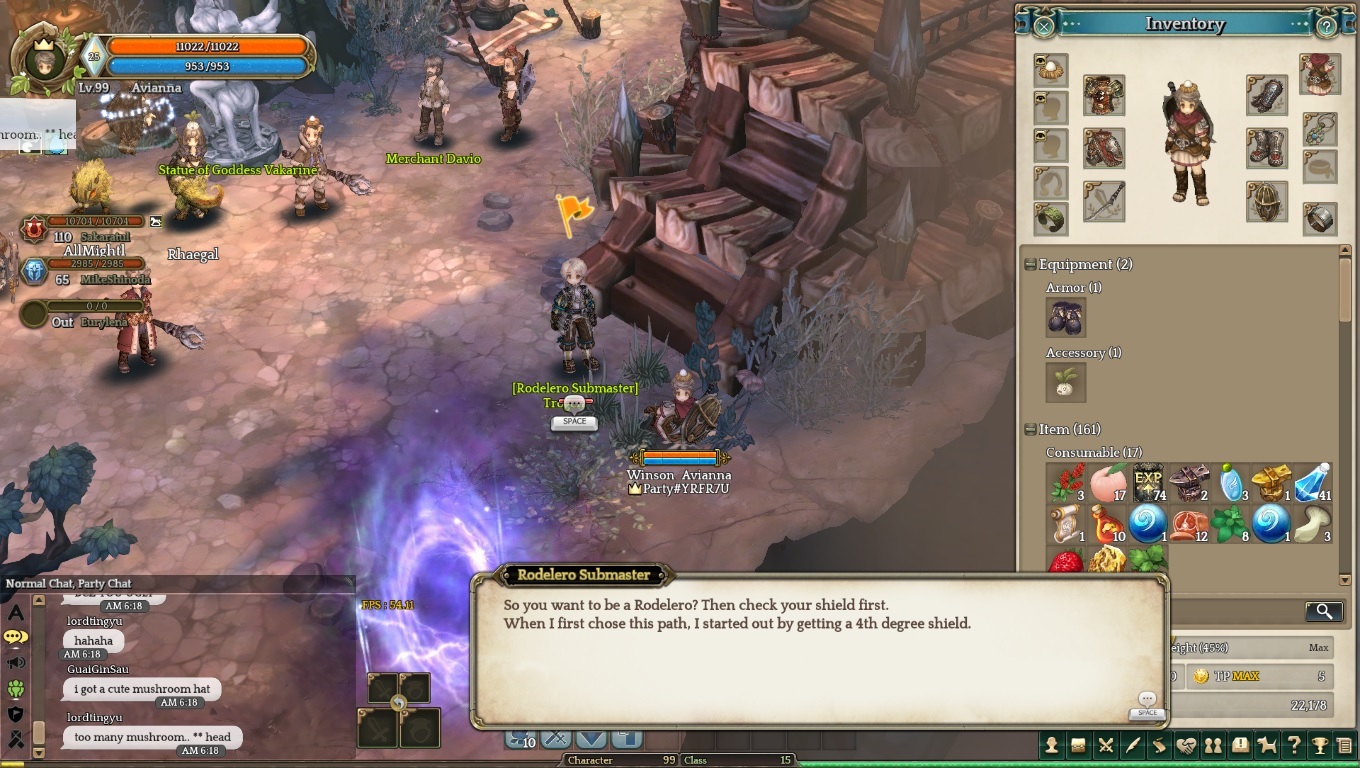
Task: Select the equipped sword weapon slot
Action: pyautogui.click(x=1103, y=201)
